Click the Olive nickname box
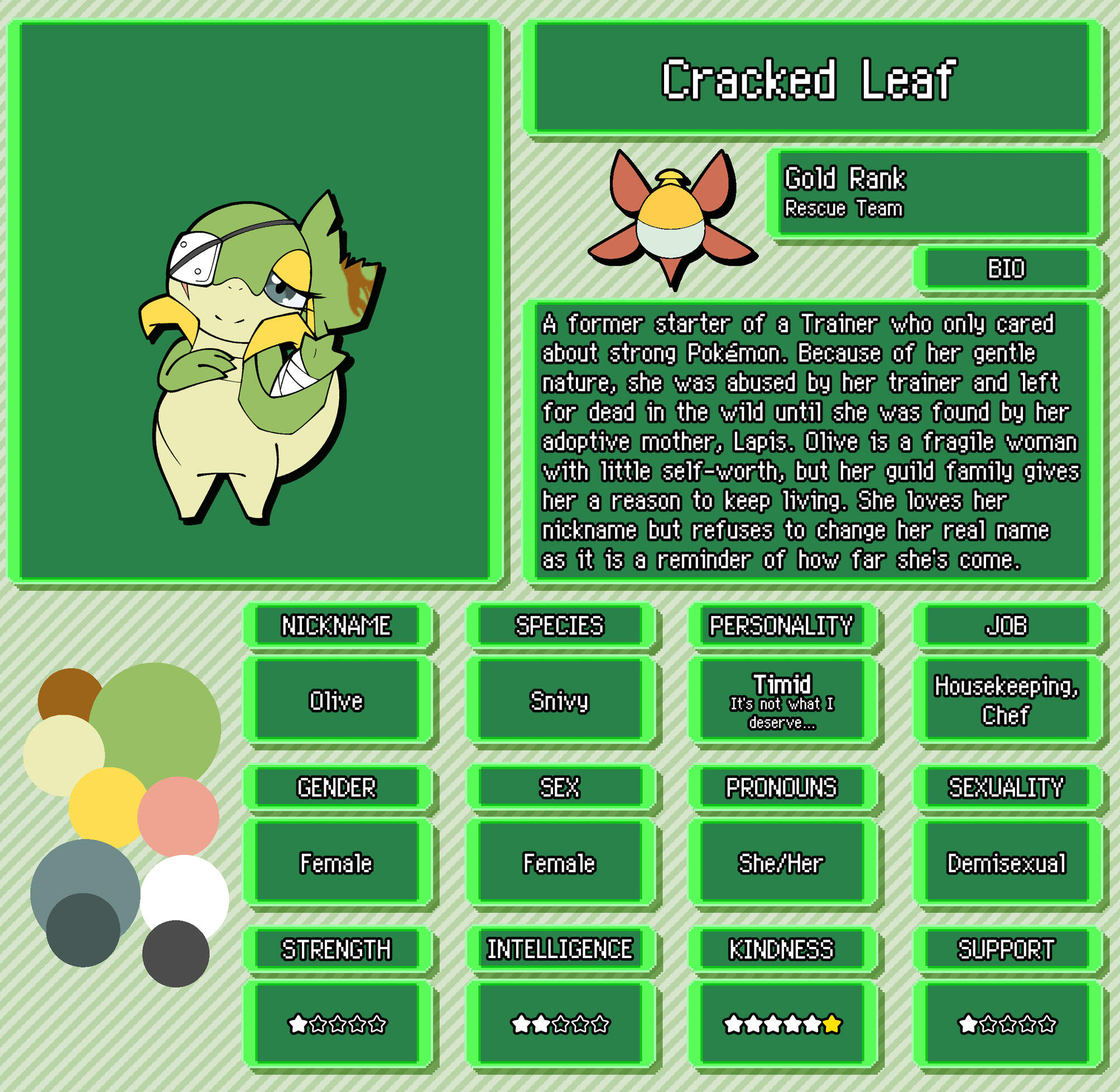 pyautogui.click(x=337, y=700)
